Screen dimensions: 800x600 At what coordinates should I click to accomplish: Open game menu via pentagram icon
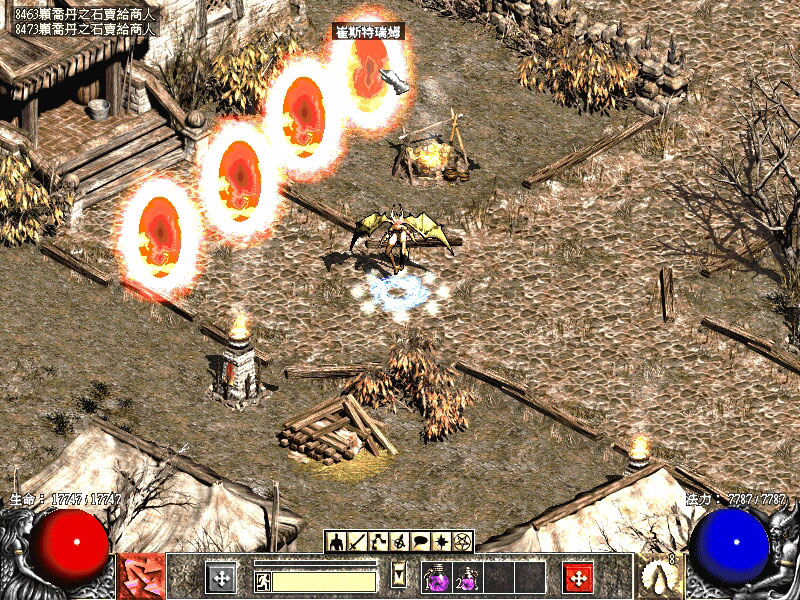(462, 541)
